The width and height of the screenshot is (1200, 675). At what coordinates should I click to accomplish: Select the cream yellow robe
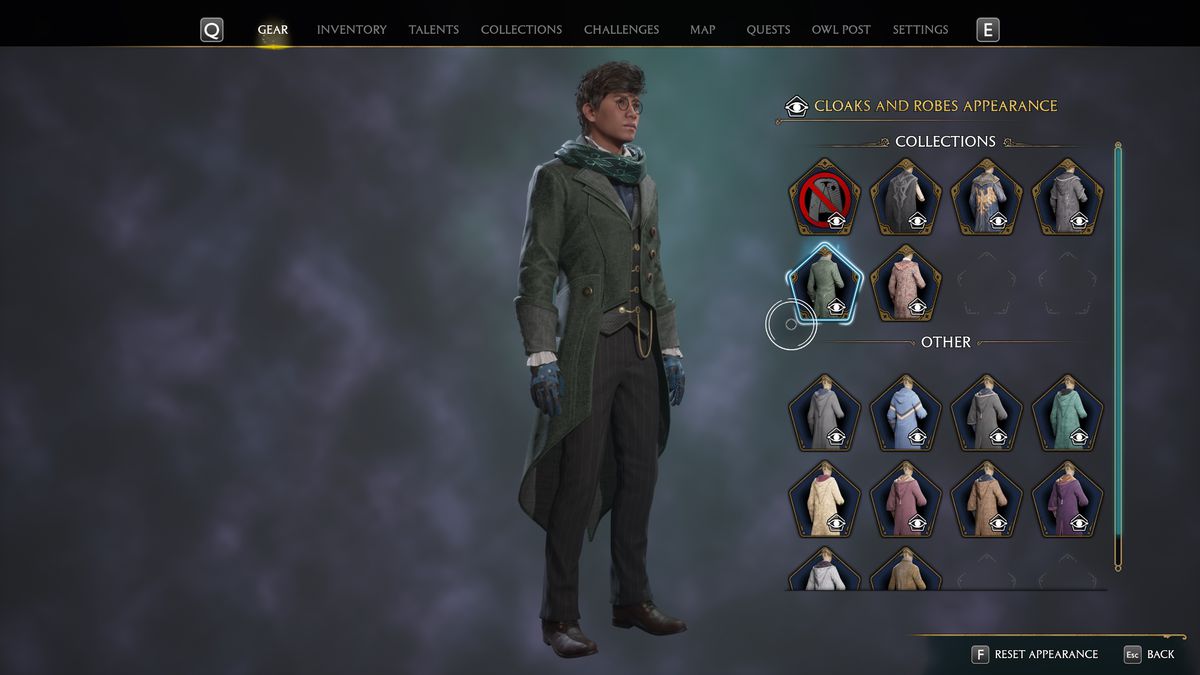tap(824, 499)
